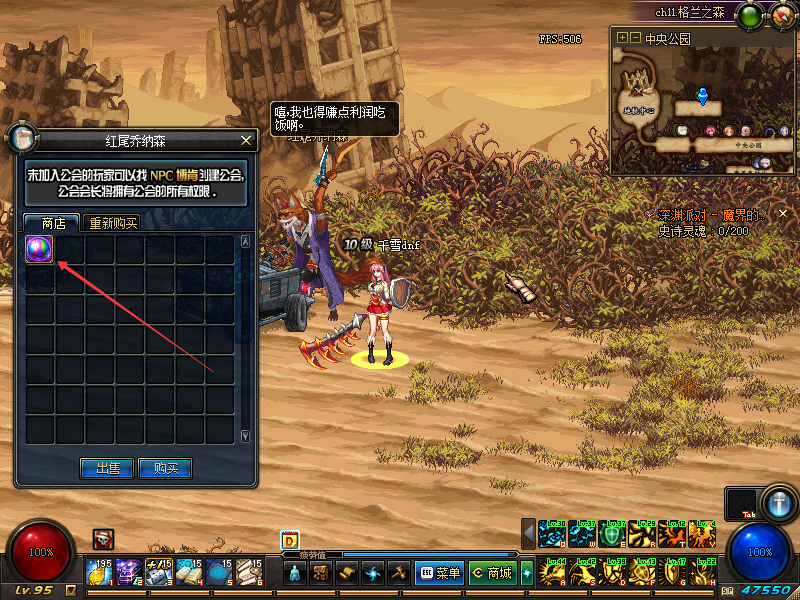
Task: Open the 商城 mall button
Action: (492, 573)
